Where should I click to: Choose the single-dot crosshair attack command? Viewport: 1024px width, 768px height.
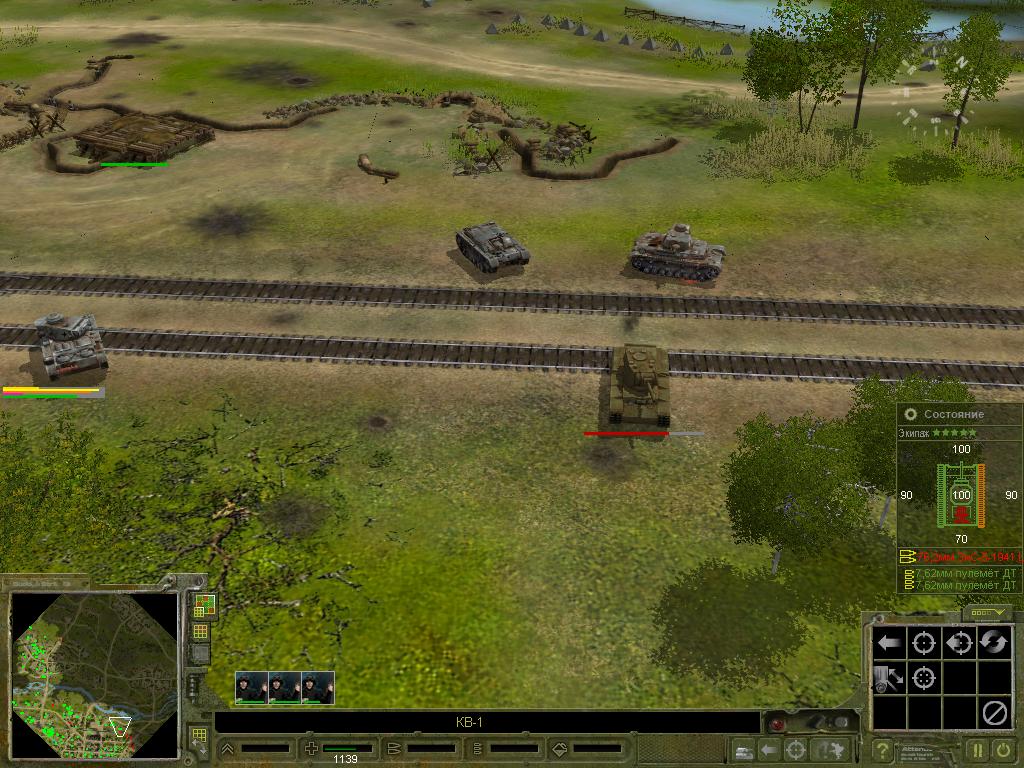(924, 643)
